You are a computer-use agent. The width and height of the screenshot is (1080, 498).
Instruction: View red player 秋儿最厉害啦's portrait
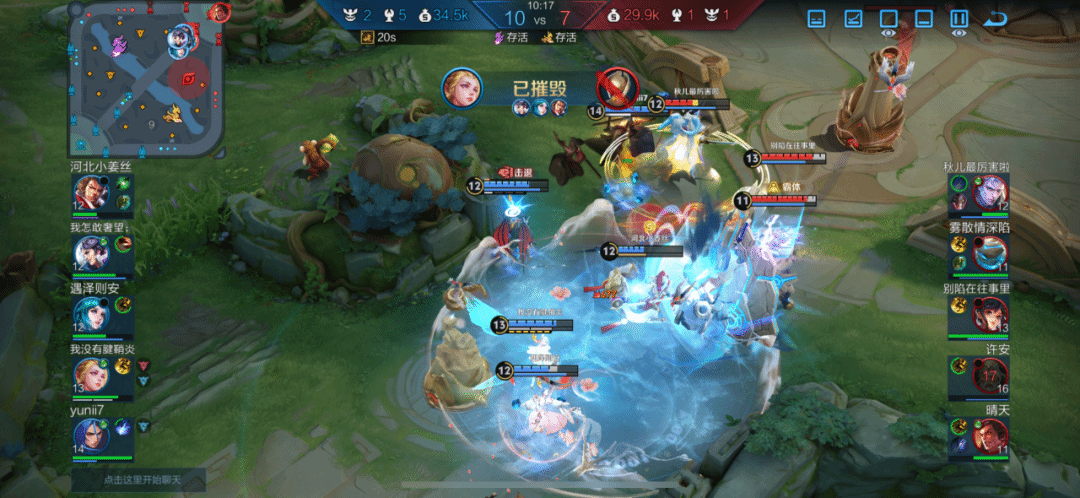(990, 192)
